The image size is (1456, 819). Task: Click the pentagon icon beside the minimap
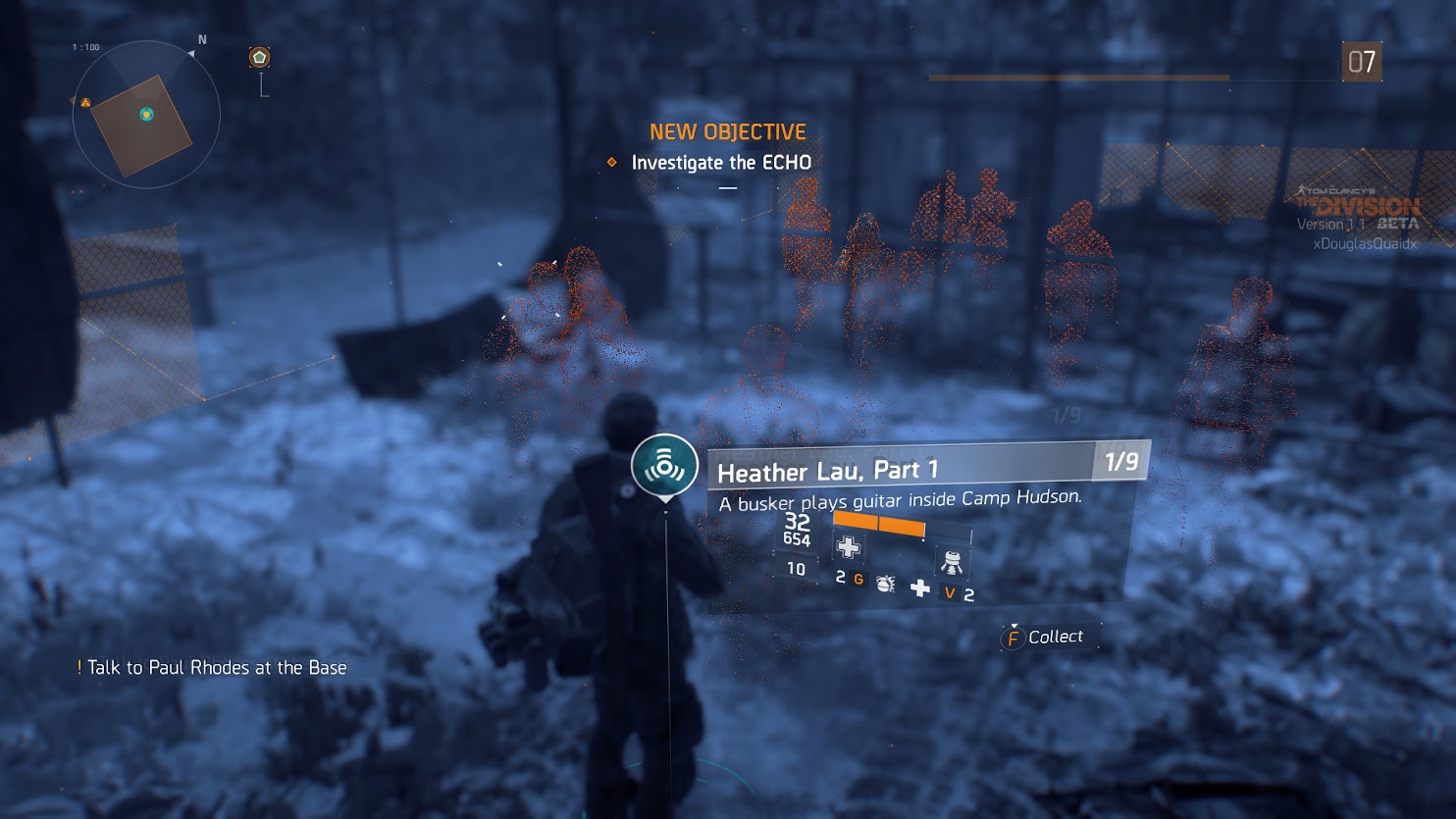pos(259,58)
